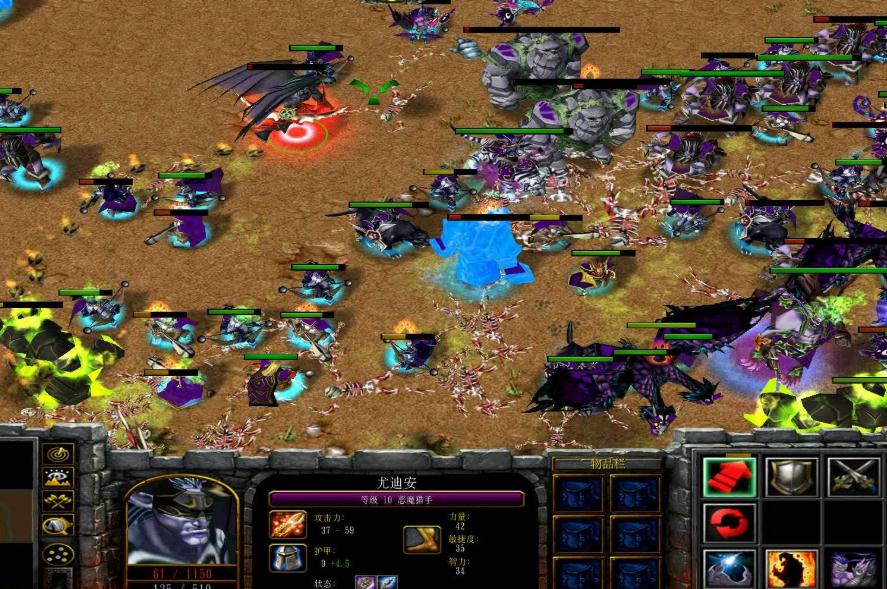Click the helmet armor icon

click(287, 558)
